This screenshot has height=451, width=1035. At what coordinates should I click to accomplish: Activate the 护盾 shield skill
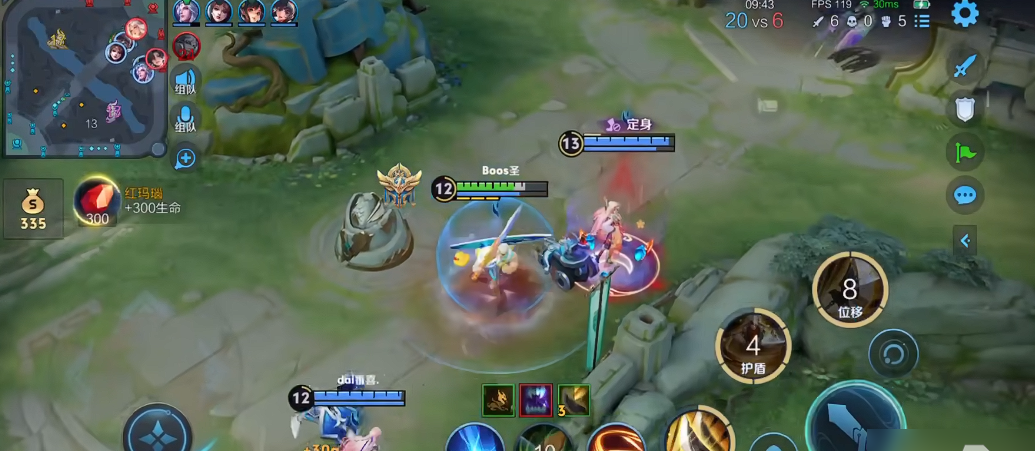pyautogui.click(x=753, y=346)
